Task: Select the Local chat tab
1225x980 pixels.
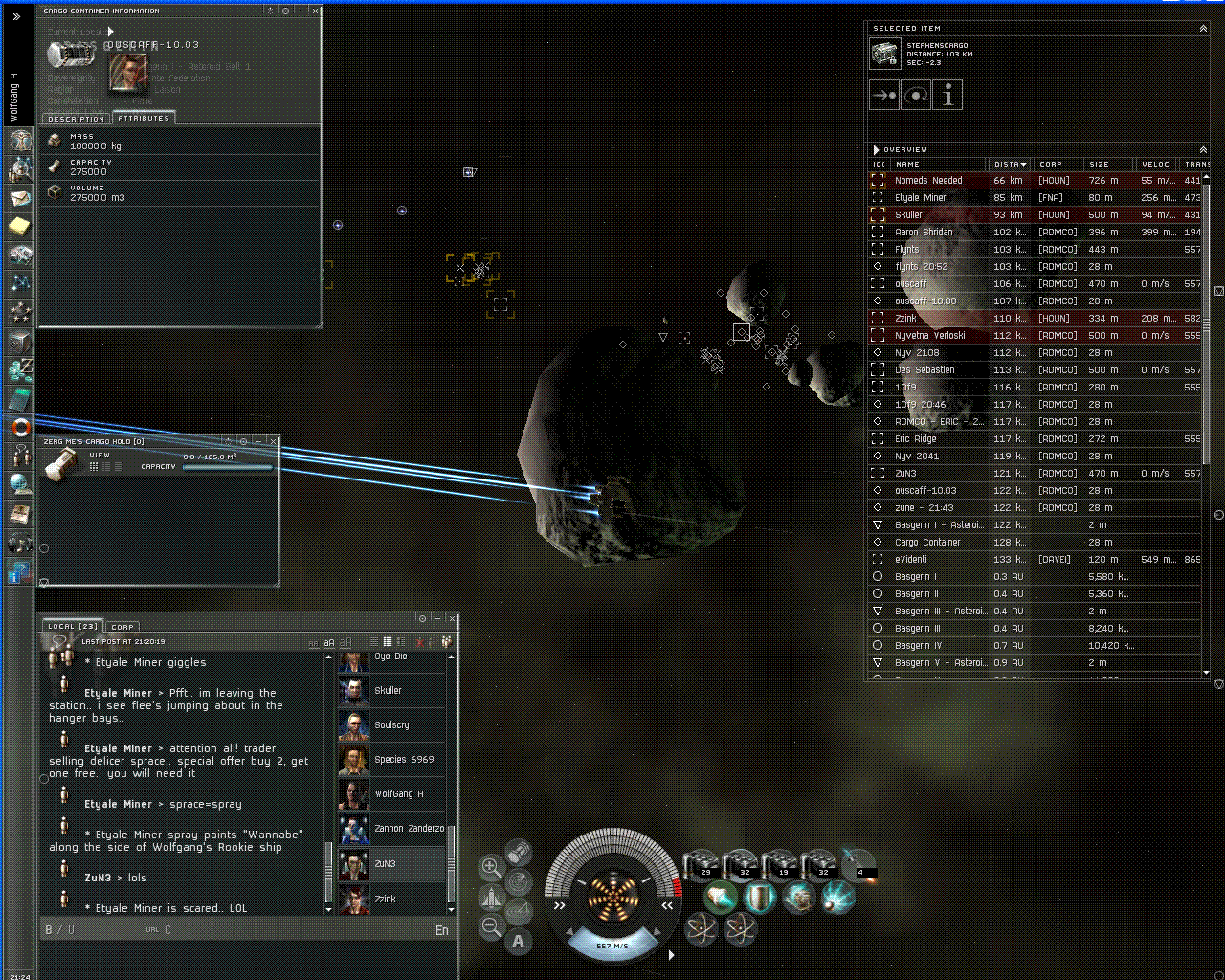Action: tap(73, 627)
